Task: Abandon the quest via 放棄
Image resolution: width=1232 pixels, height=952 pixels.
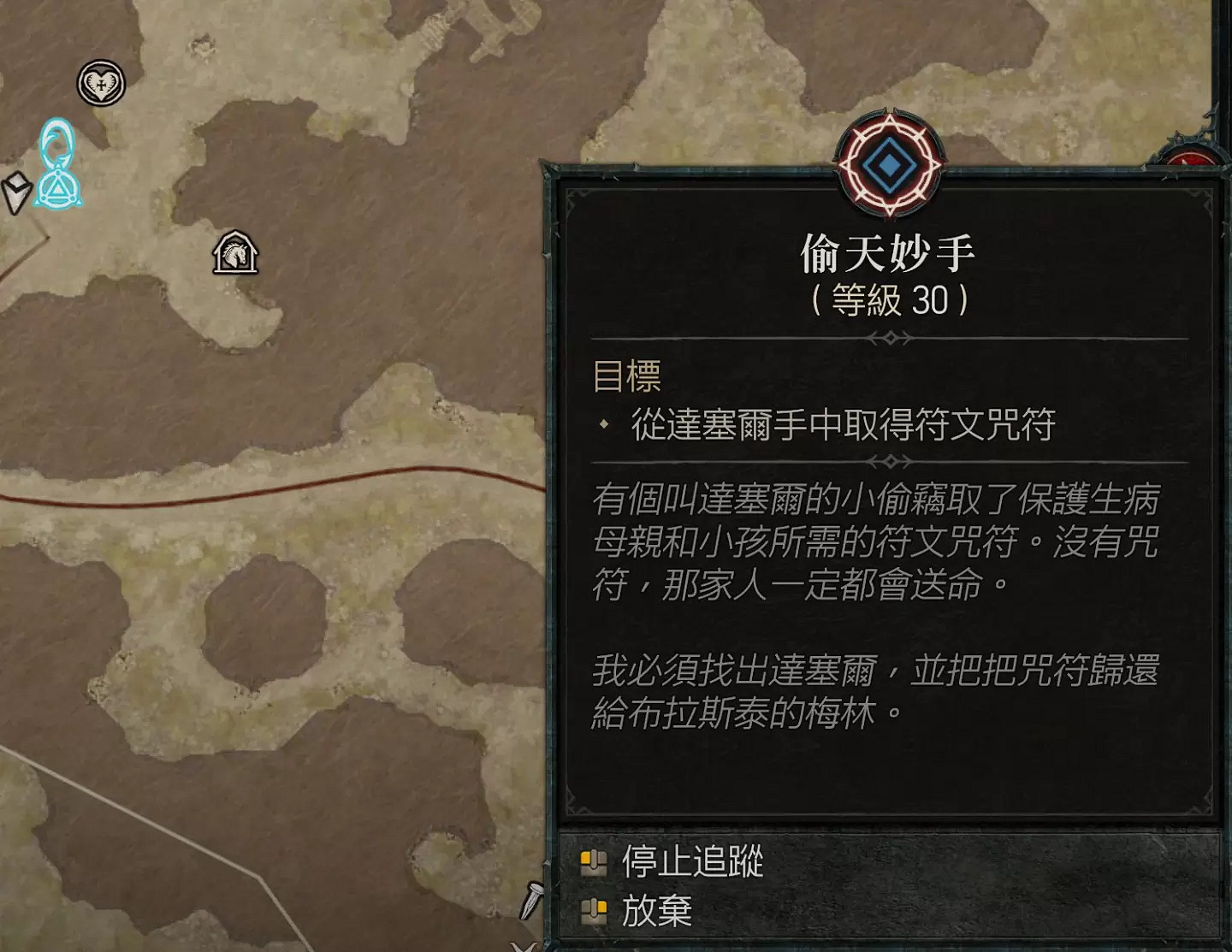Action: pyautogui.click(x=657, y=912)
